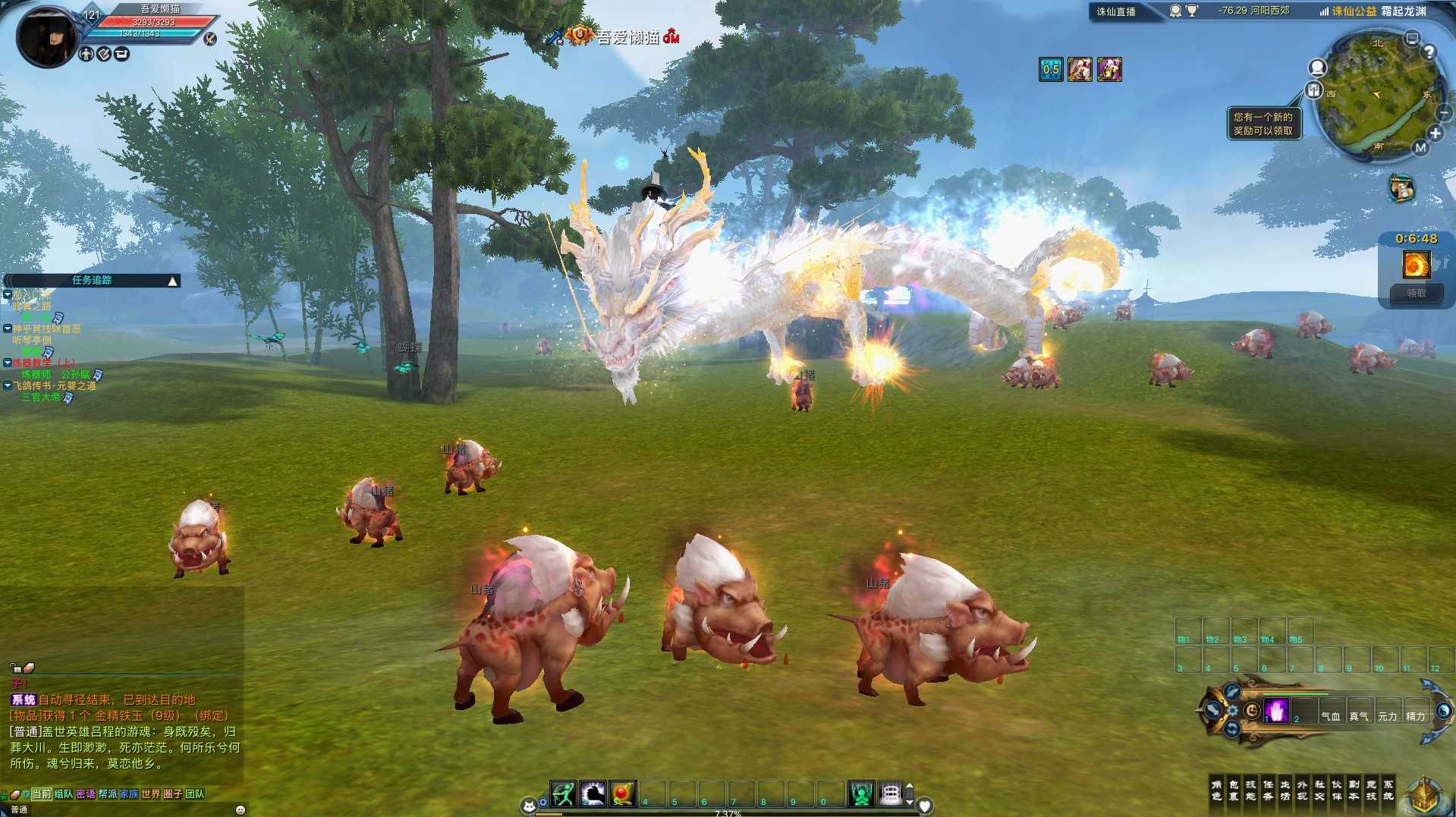Screen dimensions: 1456x817
Task: Use the running figure skill on hotbar
Action: click(x=563, y=794)
